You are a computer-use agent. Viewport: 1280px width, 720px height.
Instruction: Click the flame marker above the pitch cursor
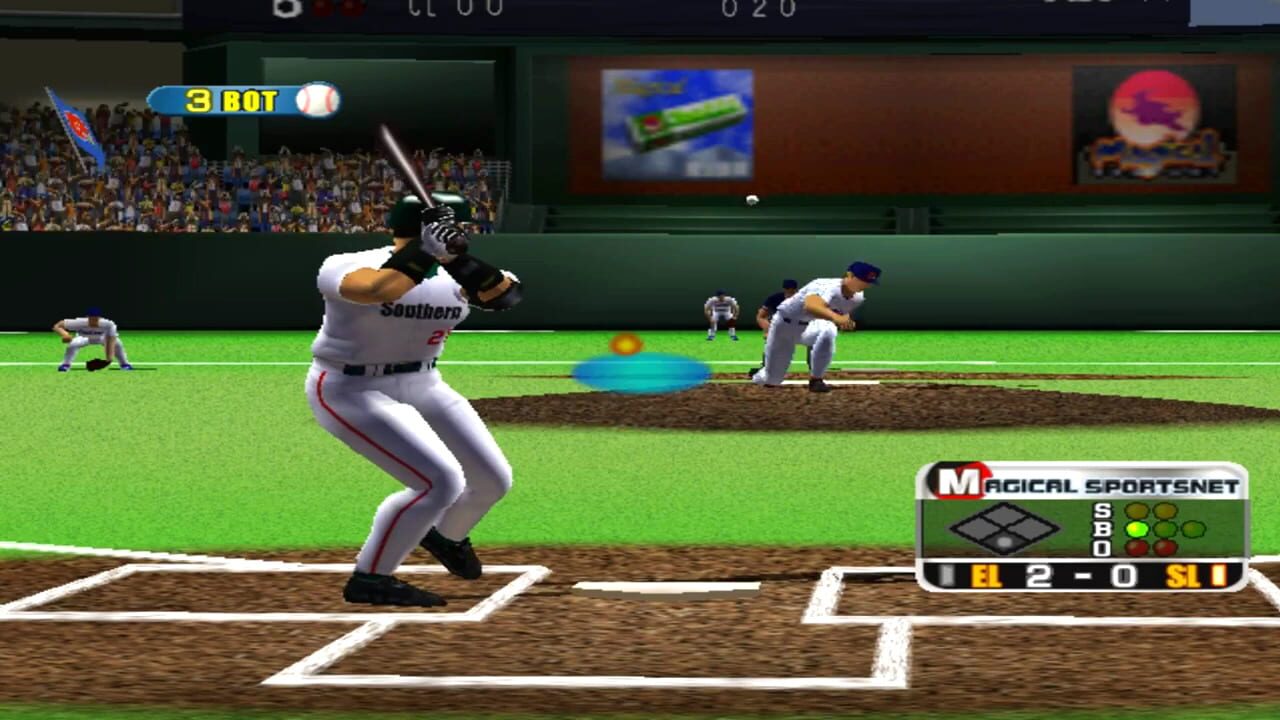coord(628,343)
